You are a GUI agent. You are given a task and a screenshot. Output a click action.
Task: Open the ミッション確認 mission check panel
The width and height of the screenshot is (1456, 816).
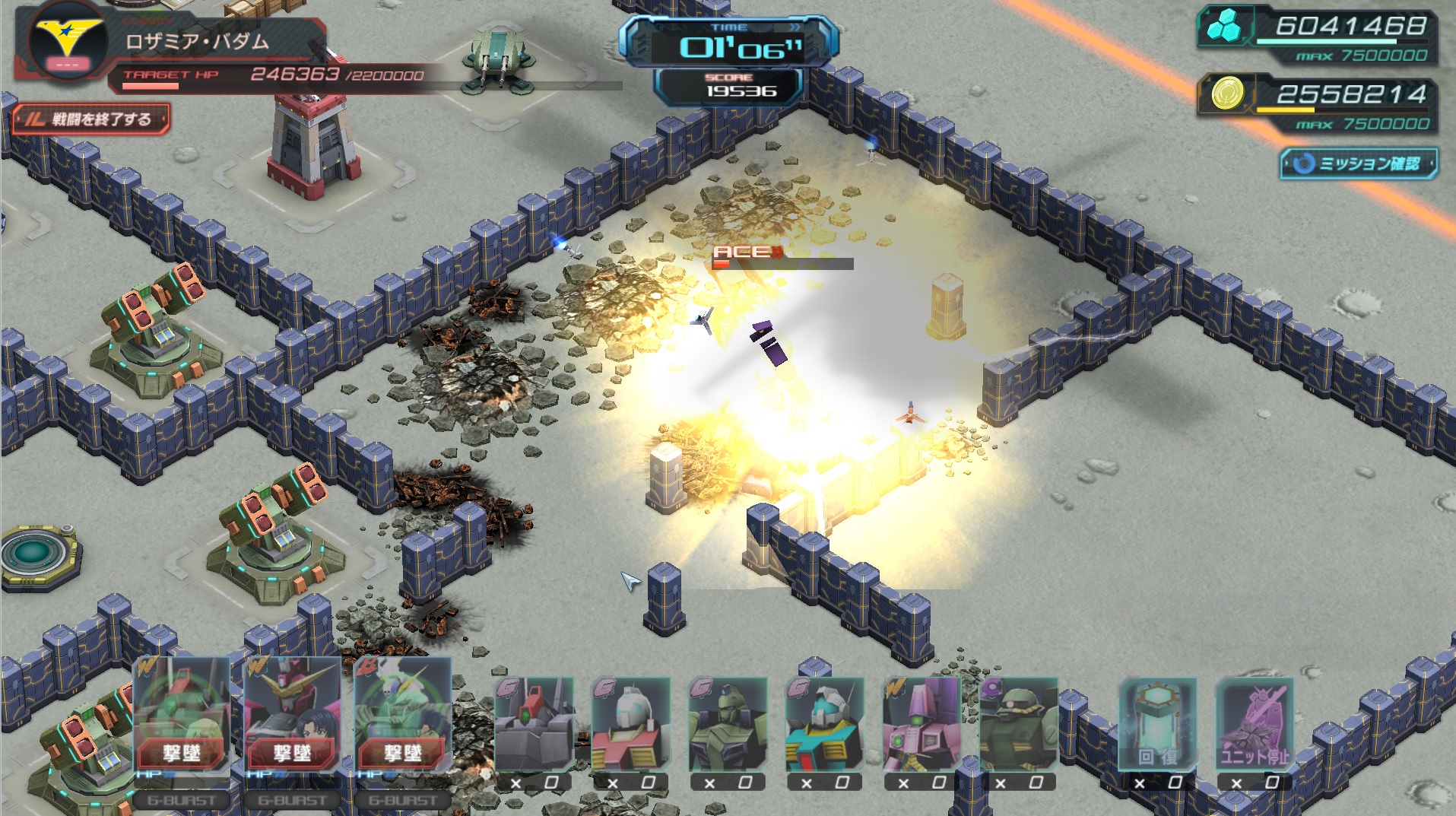pyautogui.click(x=1359, y=164)
